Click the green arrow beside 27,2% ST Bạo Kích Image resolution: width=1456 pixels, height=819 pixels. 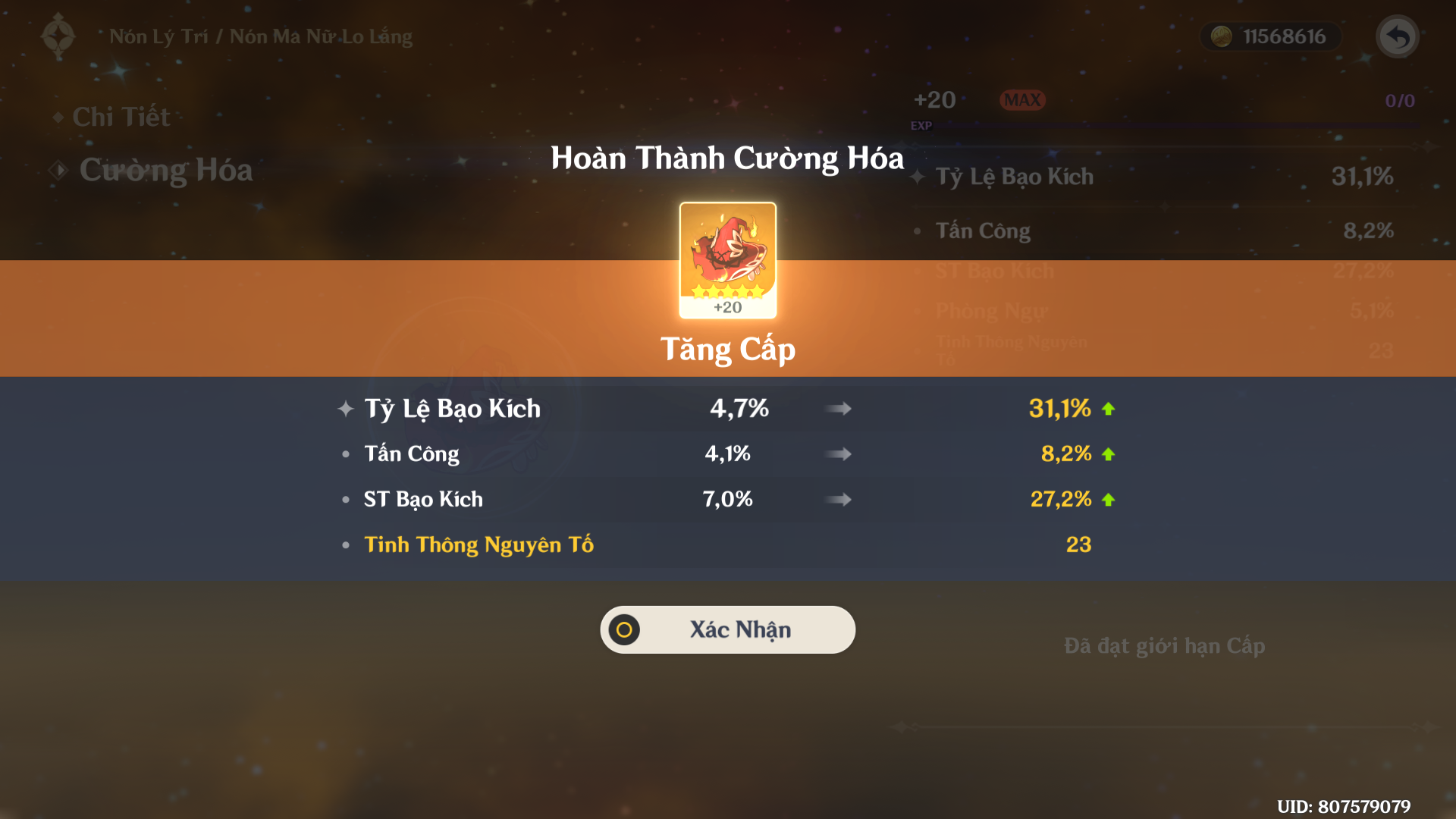pyautogui.click(x=1108, y=499)
